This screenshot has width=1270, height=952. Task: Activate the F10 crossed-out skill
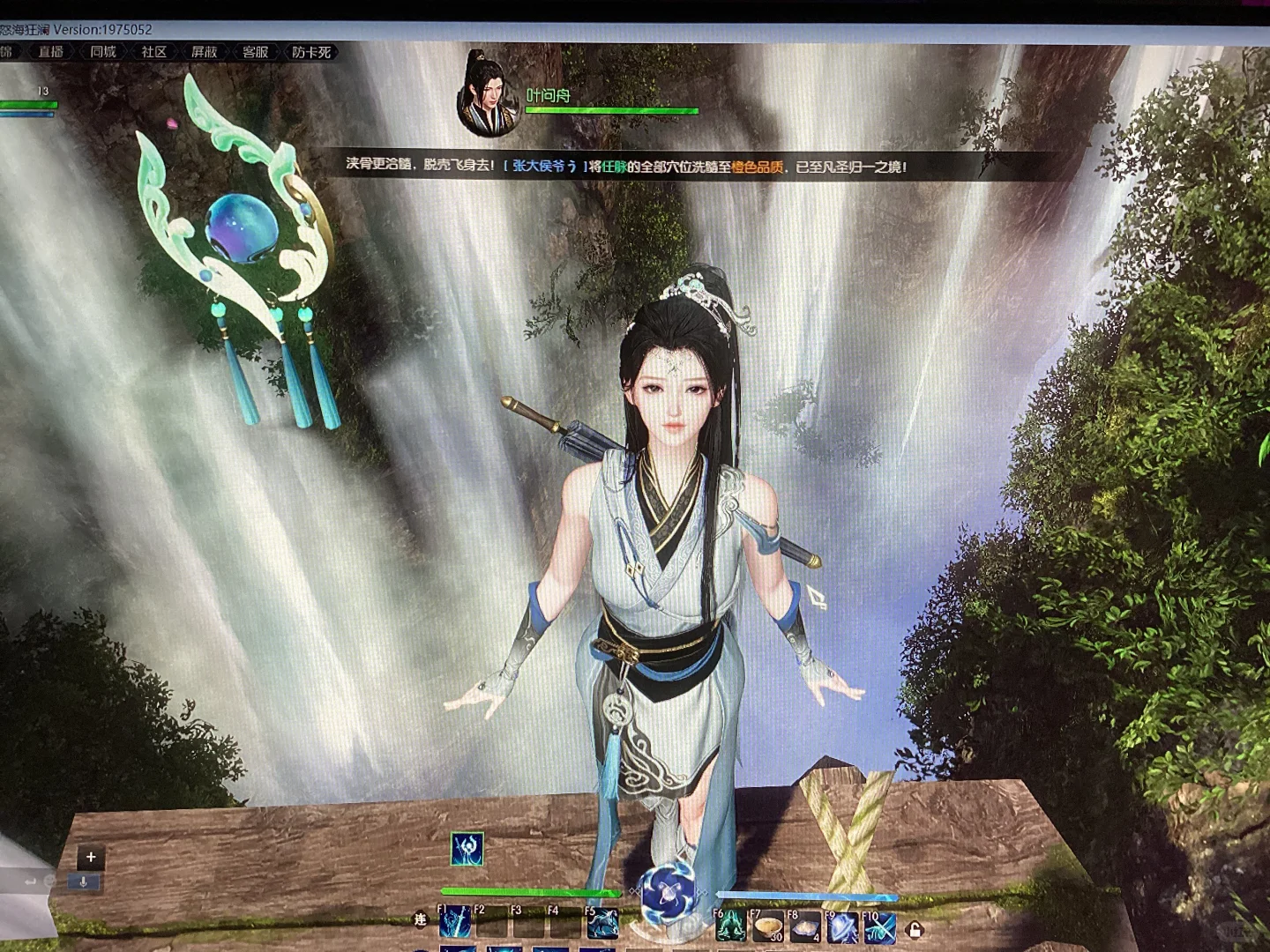coord(880,927)
